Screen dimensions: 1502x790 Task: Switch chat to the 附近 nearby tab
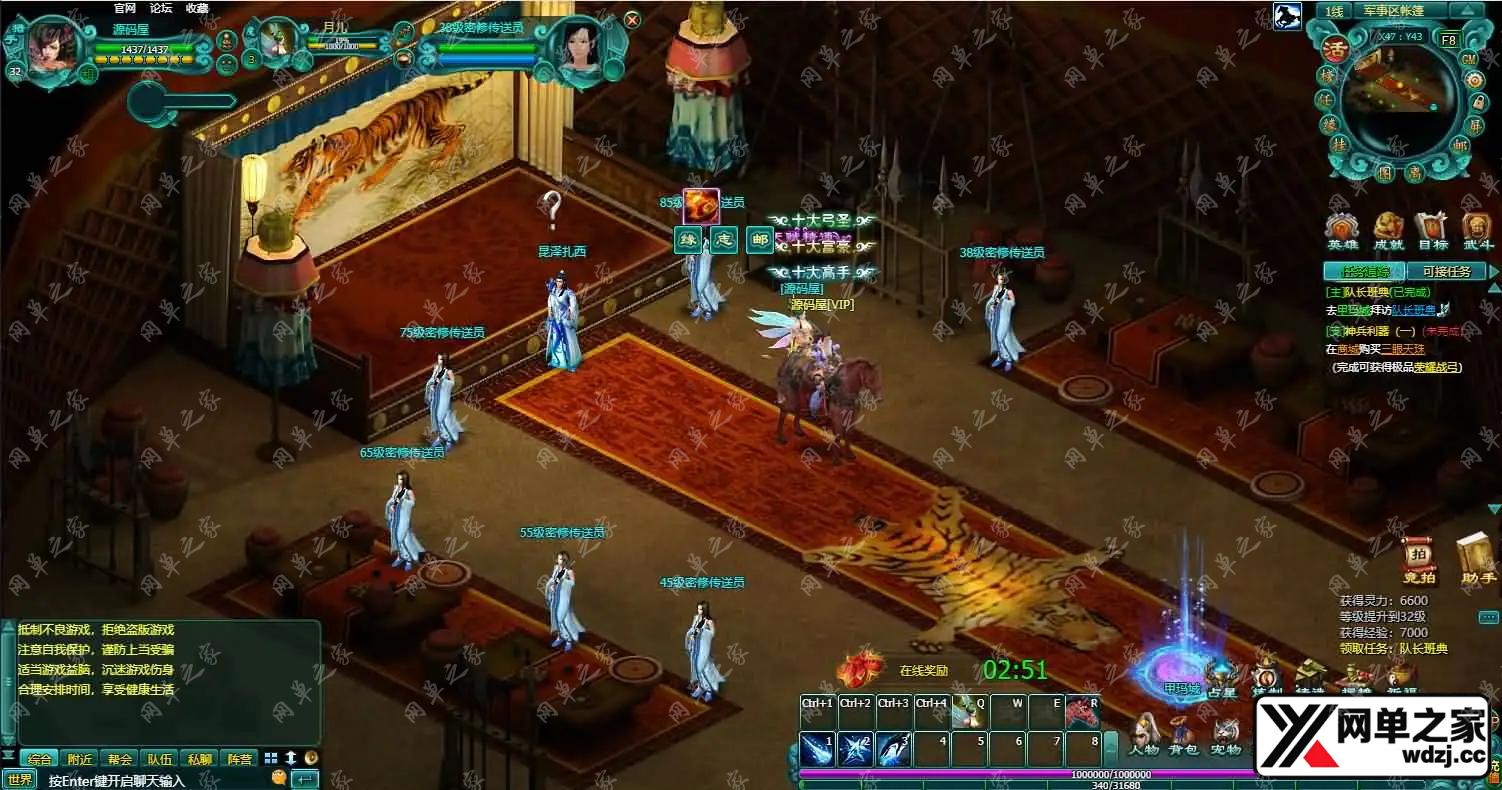point(81,759)
